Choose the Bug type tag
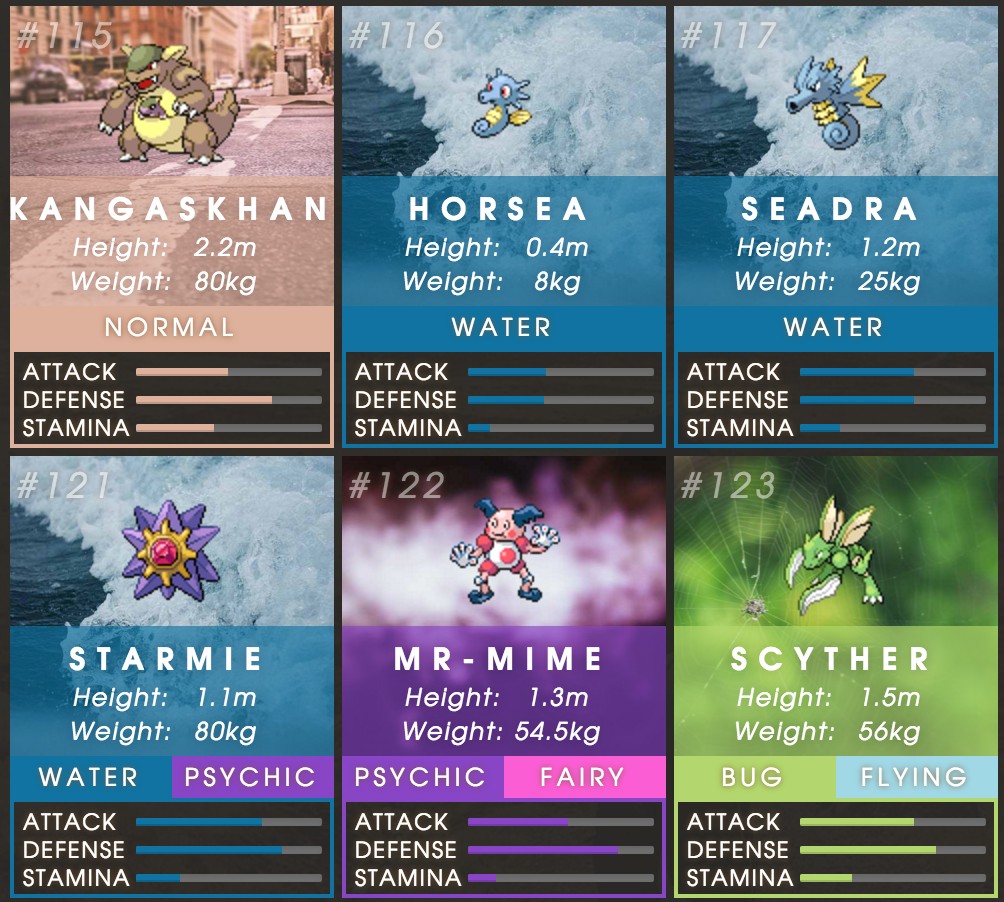Viewport: 1004px width, 902px height. coord(754,777)
